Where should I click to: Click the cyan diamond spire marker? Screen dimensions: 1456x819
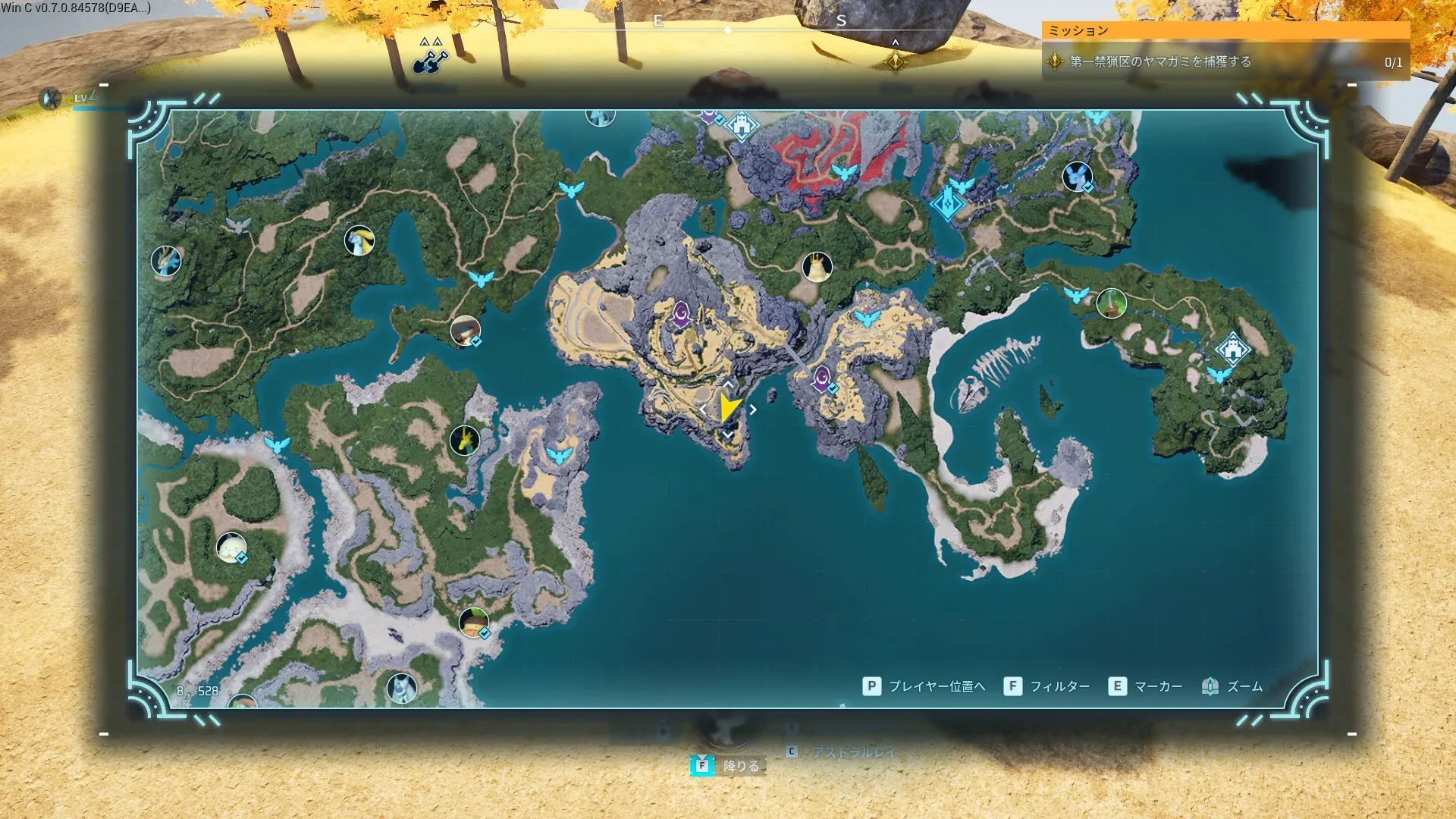click(947, 203)
